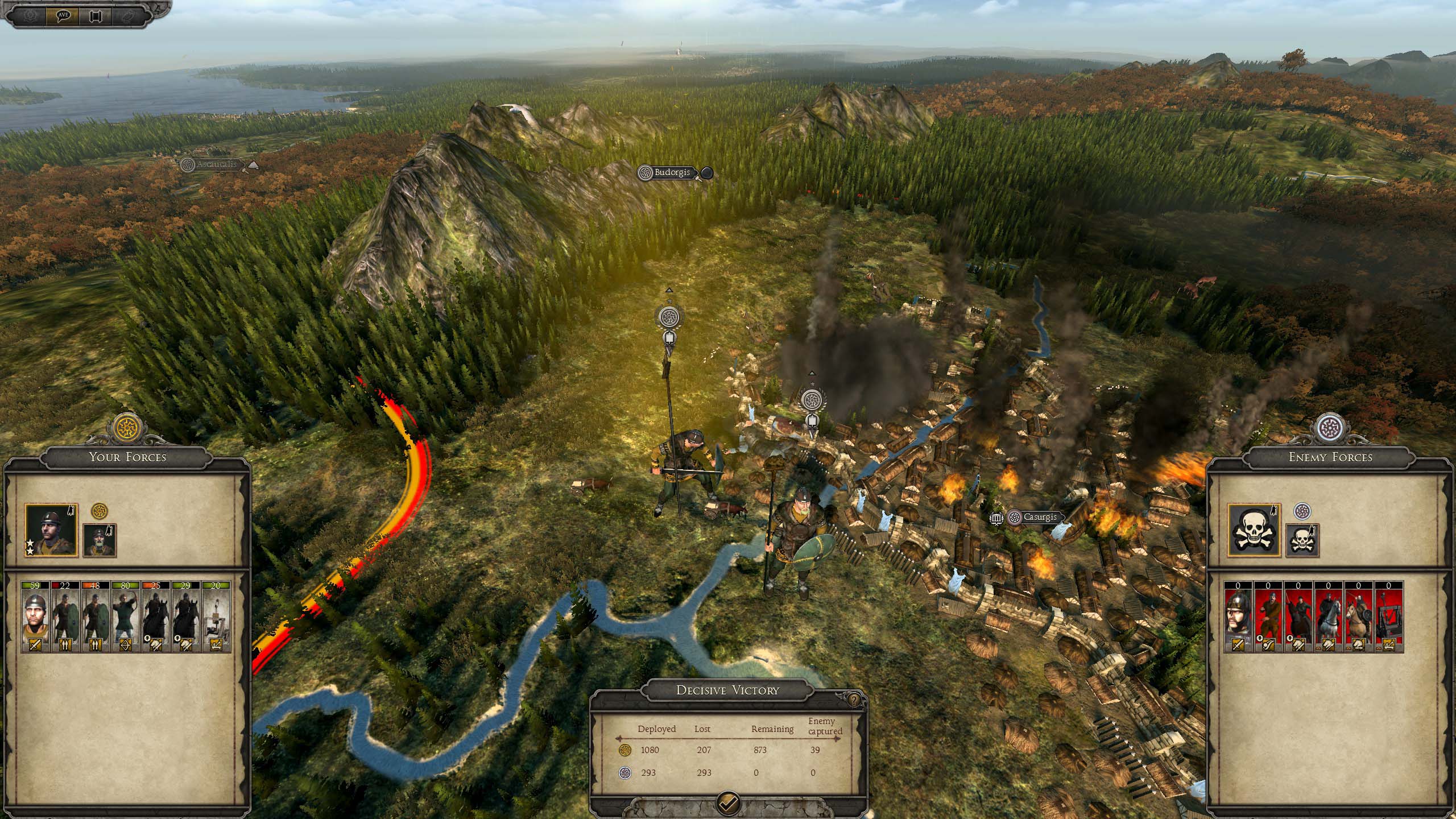
Task: Select your siege engine unit card with 20 men
Action: (x=216, y=617)
